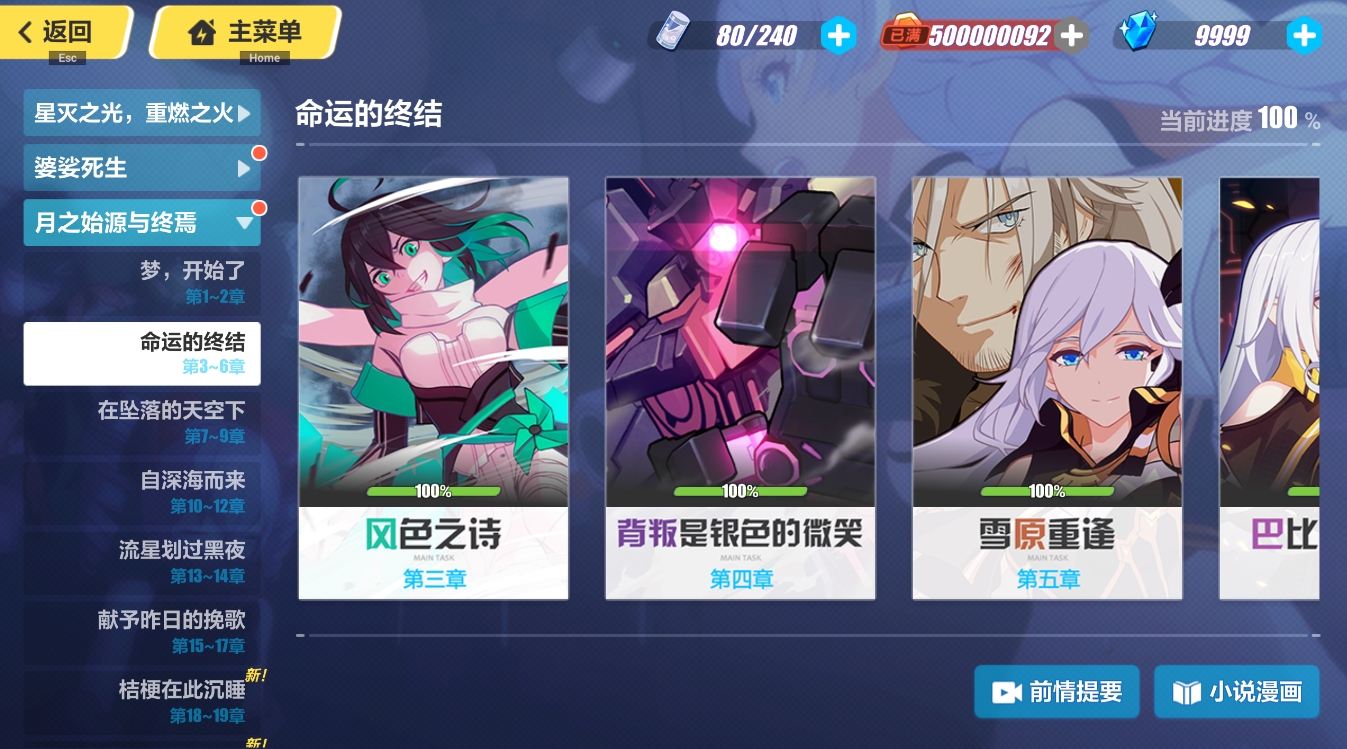The width and height of the screenshot is (1347, 749).
Task: Expand the 星灭之光，重燃之火 chapter list
Action: (x=142, y=112)
